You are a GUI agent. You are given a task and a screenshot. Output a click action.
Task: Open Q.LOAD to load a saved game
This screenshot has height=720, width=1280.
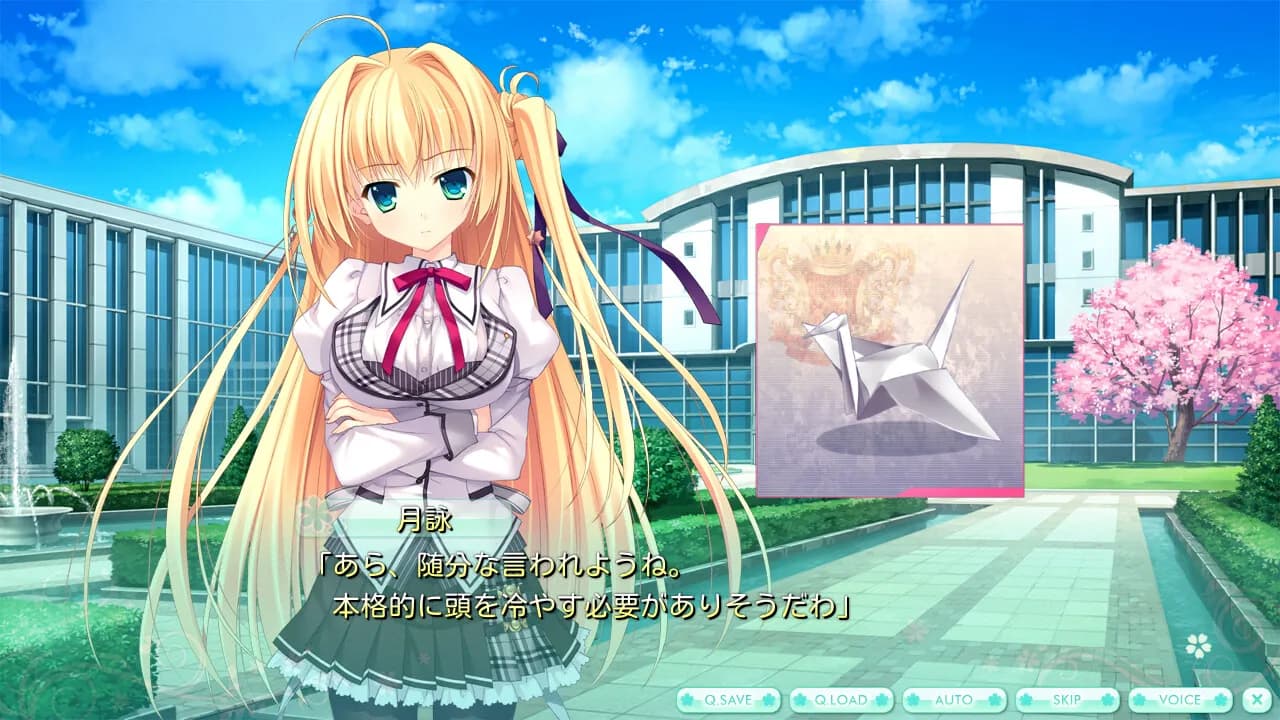point(842,701)
